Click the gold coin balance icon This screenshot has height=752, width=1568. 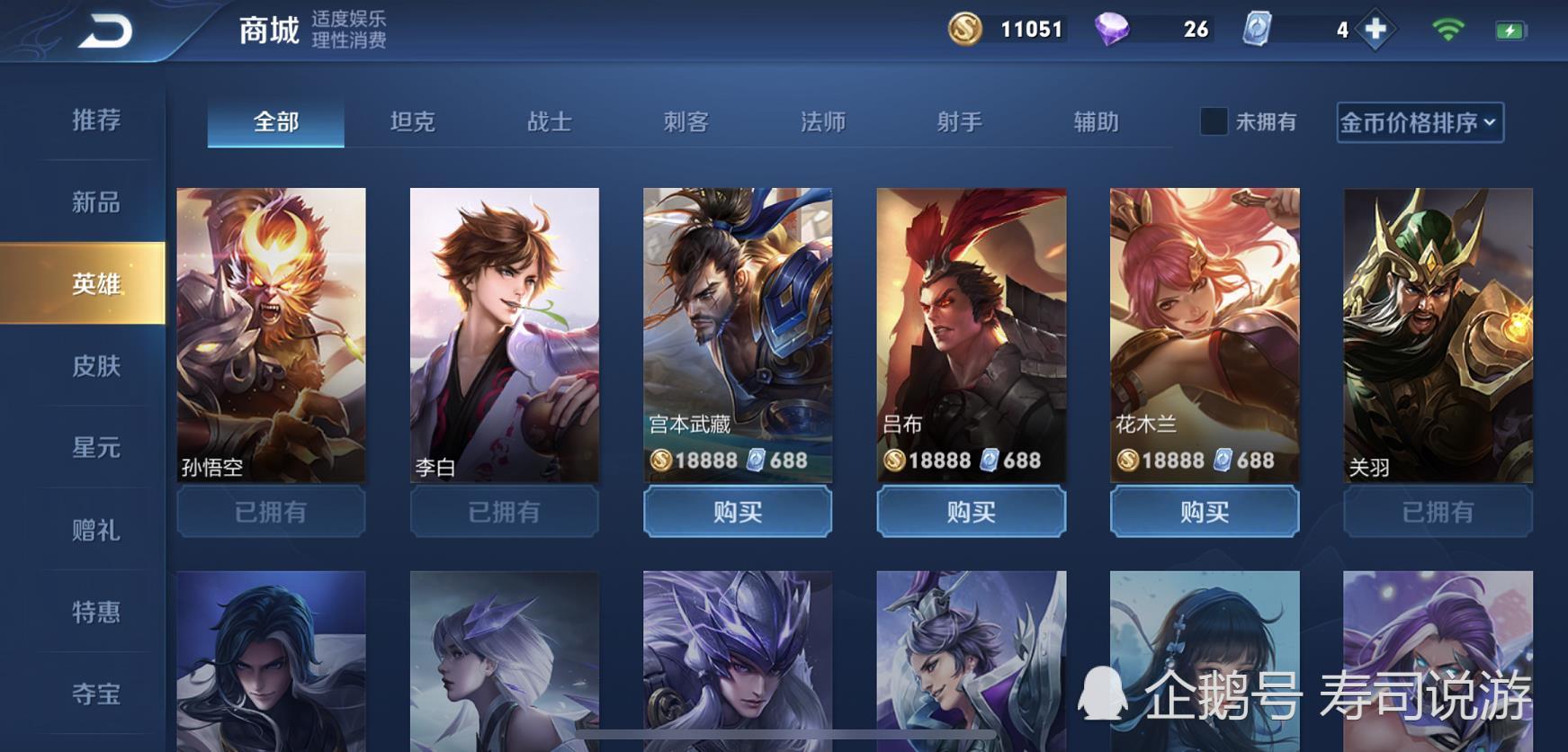966,29
